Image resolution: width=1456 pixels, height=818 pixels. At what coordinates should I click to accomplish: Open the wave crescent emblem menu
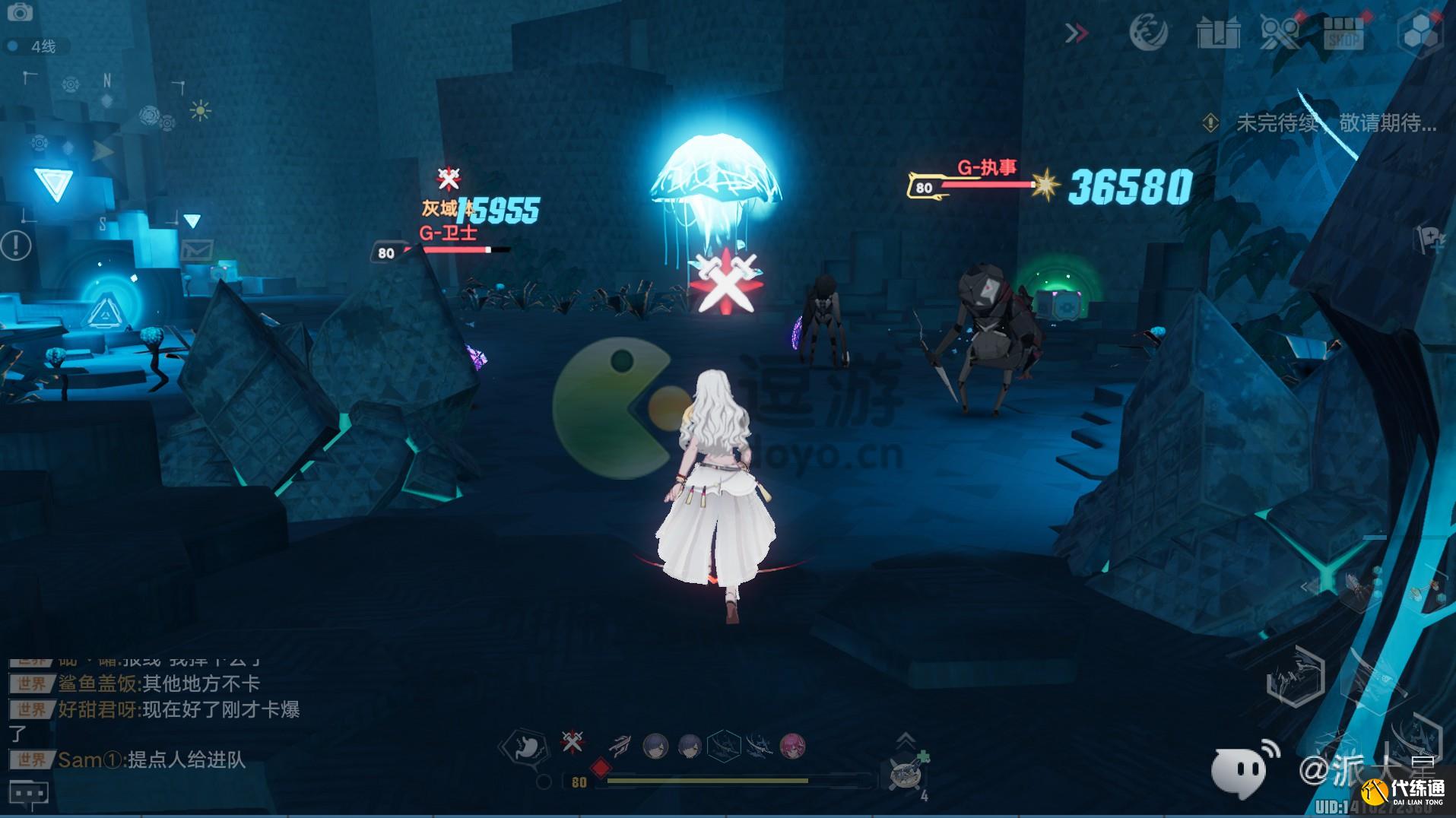[1148, 33]
